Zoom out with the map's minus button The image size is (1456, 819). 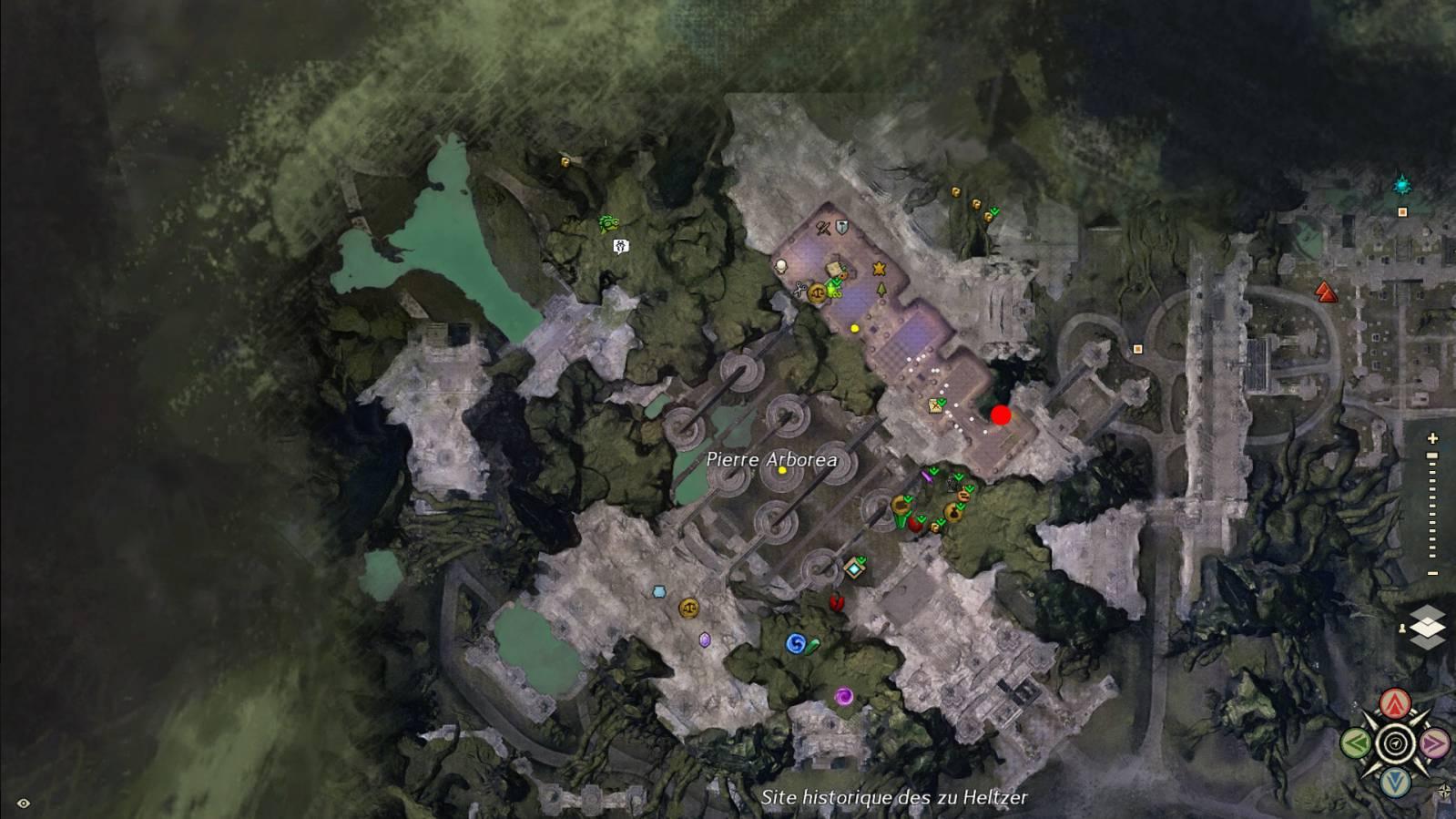click(1432, 573)
